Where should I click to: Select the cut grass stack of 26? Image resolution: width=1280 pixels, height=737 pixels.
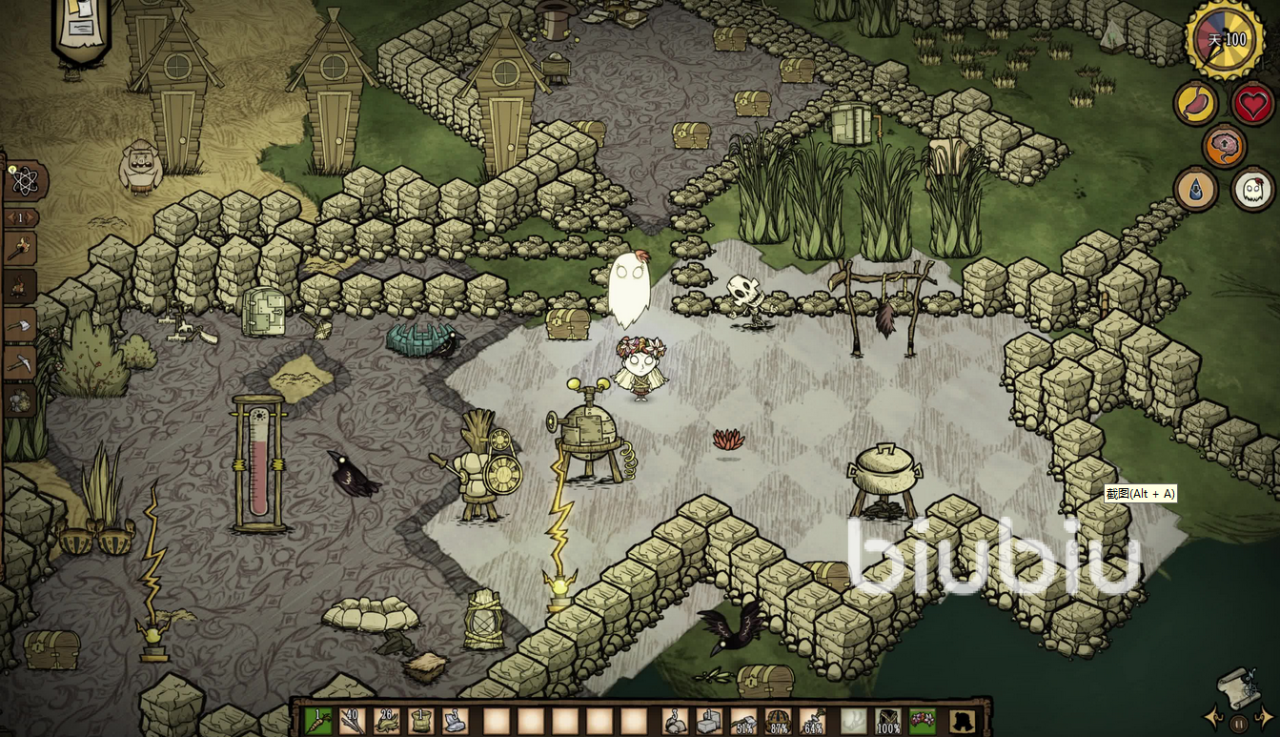click(x=386, y=720)
